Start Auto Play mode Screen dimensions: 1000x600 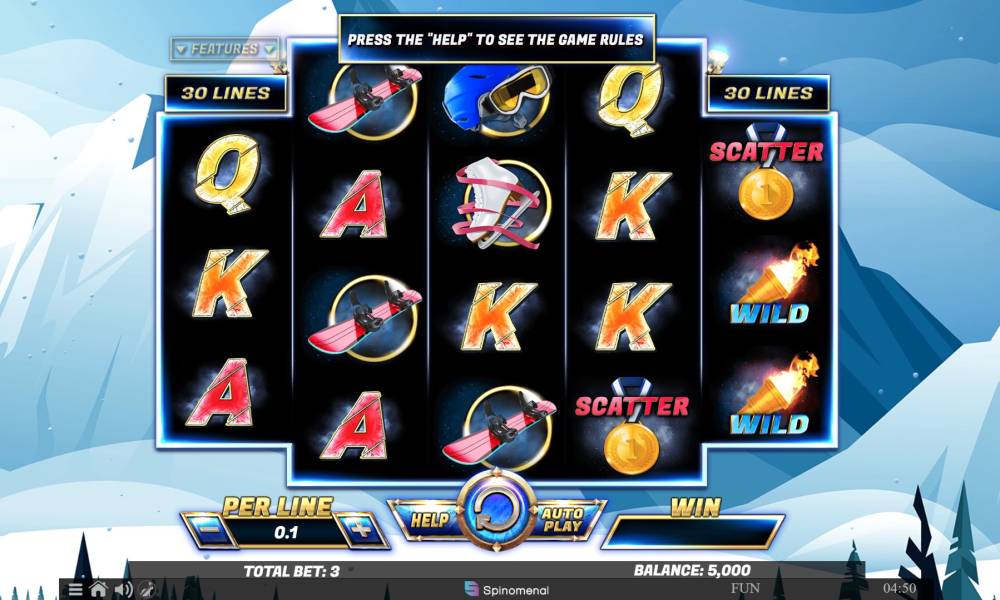(563, 519)
